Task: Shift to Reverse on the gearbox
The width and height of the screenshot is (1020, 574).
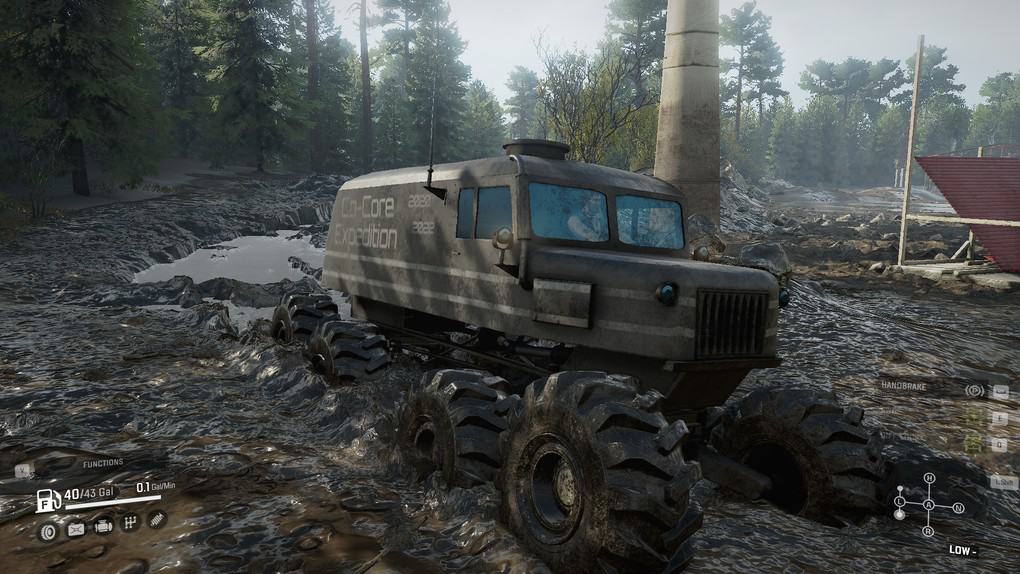Action: (929, 531)
